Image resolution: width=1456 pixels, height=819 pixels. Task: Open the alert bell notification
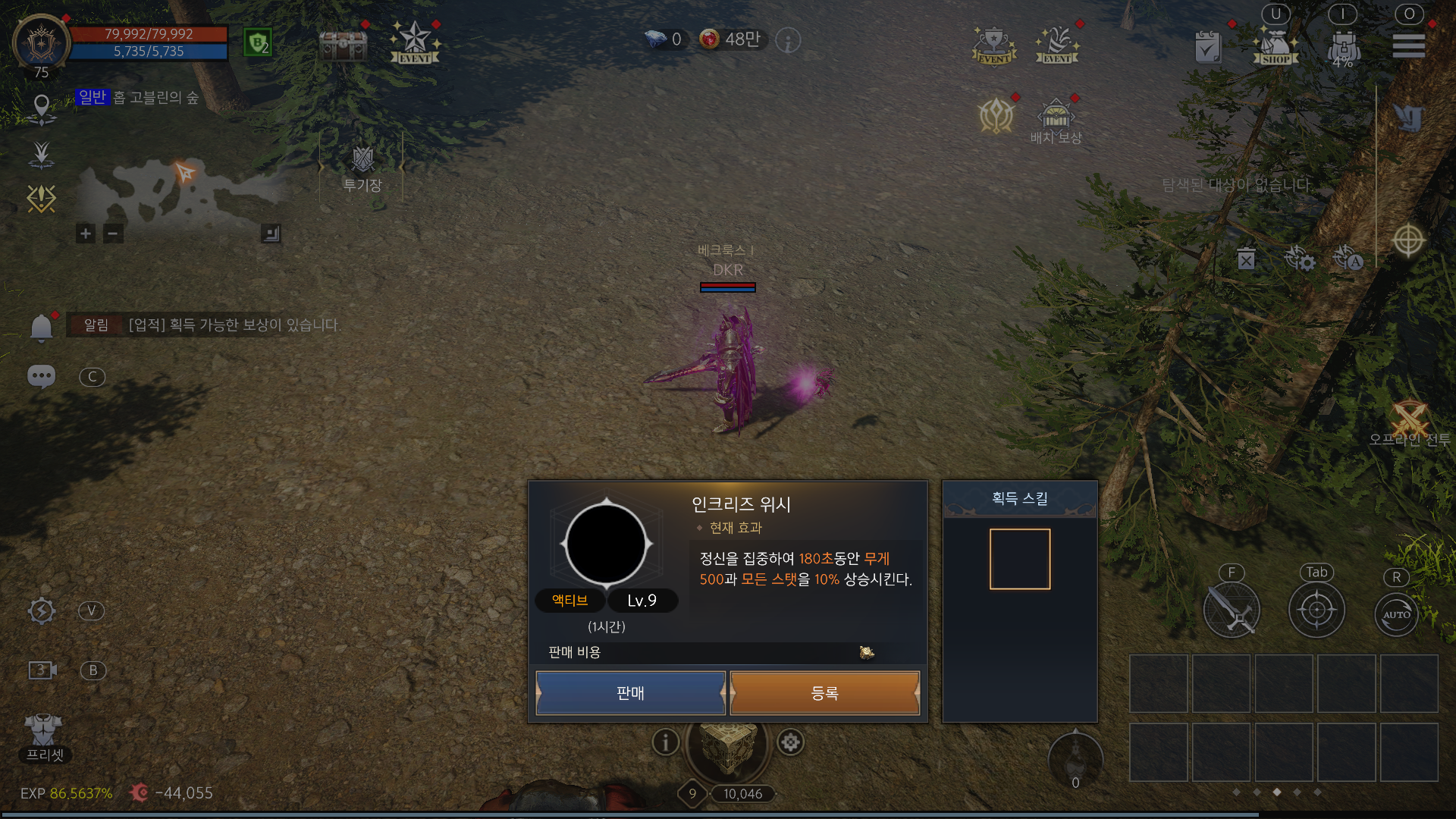(42, 326)
